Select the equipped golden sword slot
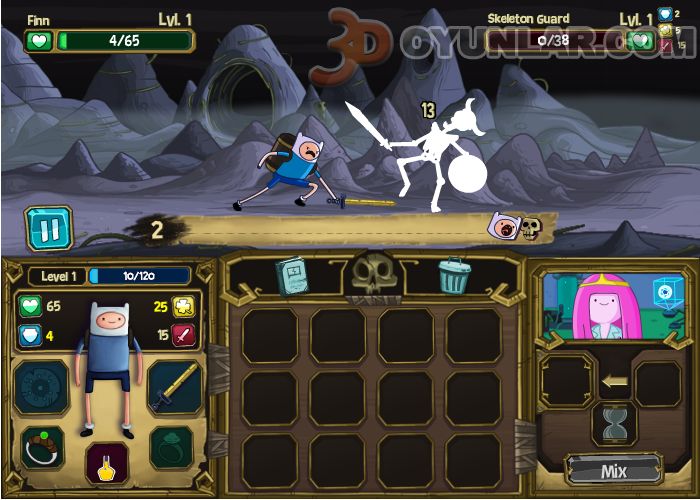The height and width of the screenshot is (500, 700). click(174, 386)
